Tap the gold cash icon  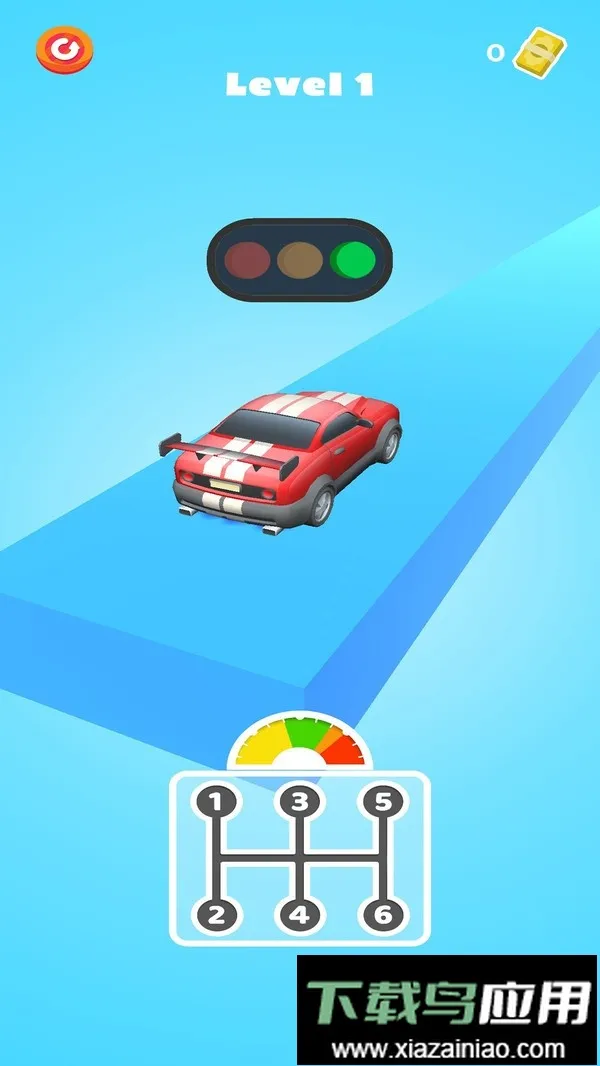[x=540, y=51]
